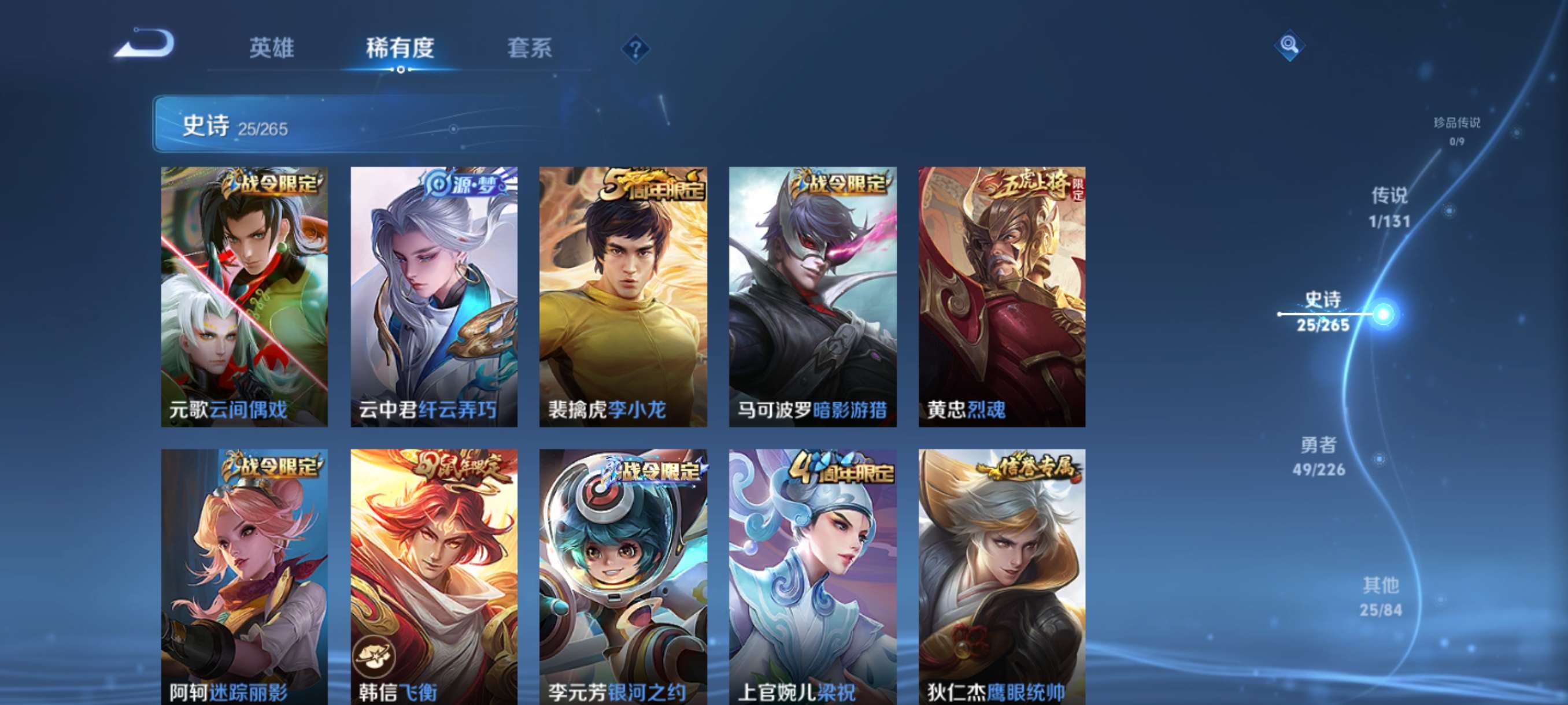Viewport: 1568px width, 705px height.
Task: Open the 裴擒虎李小龙 skin thumbnail
Action: 623,298
